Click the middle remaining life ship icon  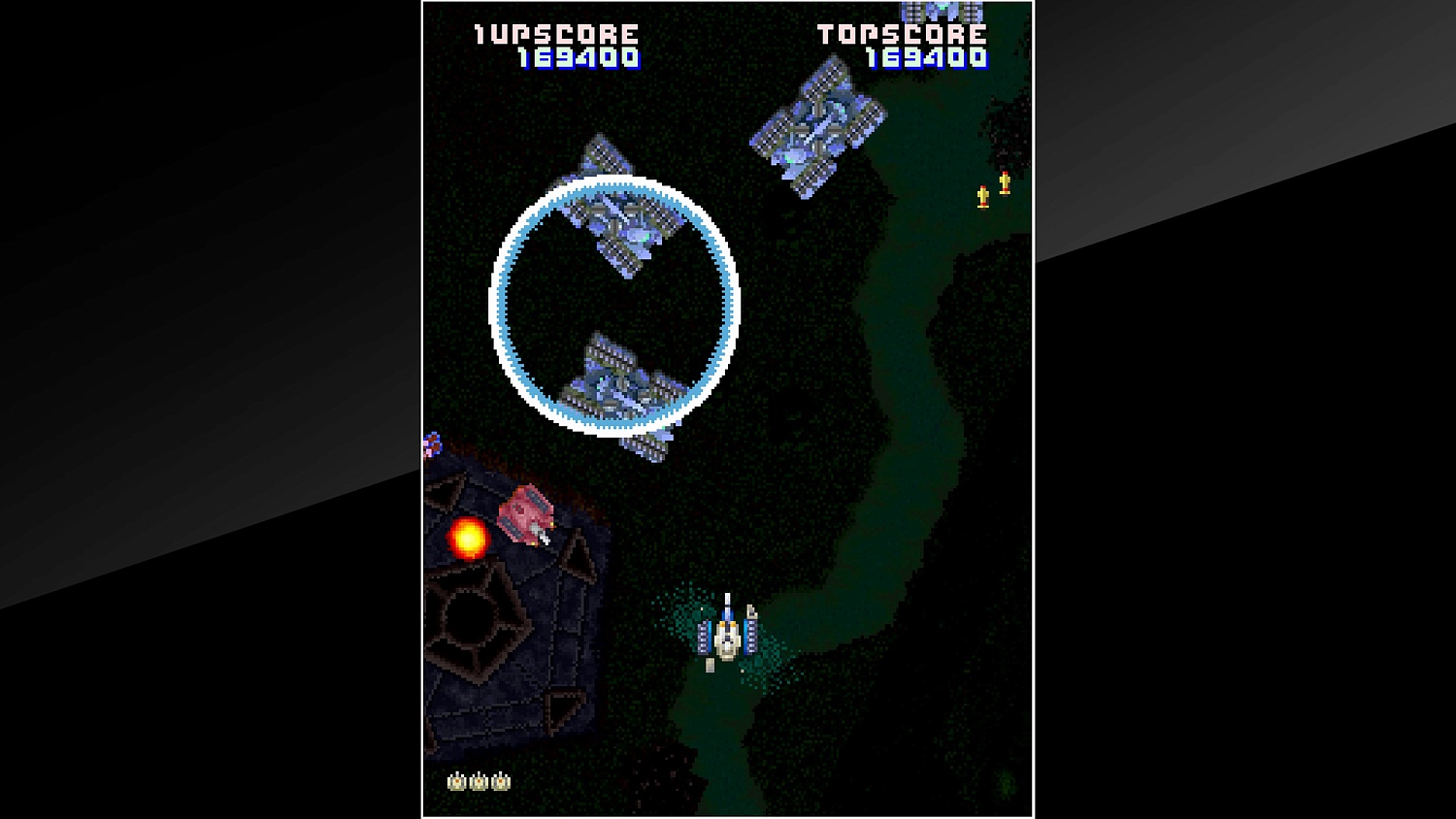click(479, 779)
